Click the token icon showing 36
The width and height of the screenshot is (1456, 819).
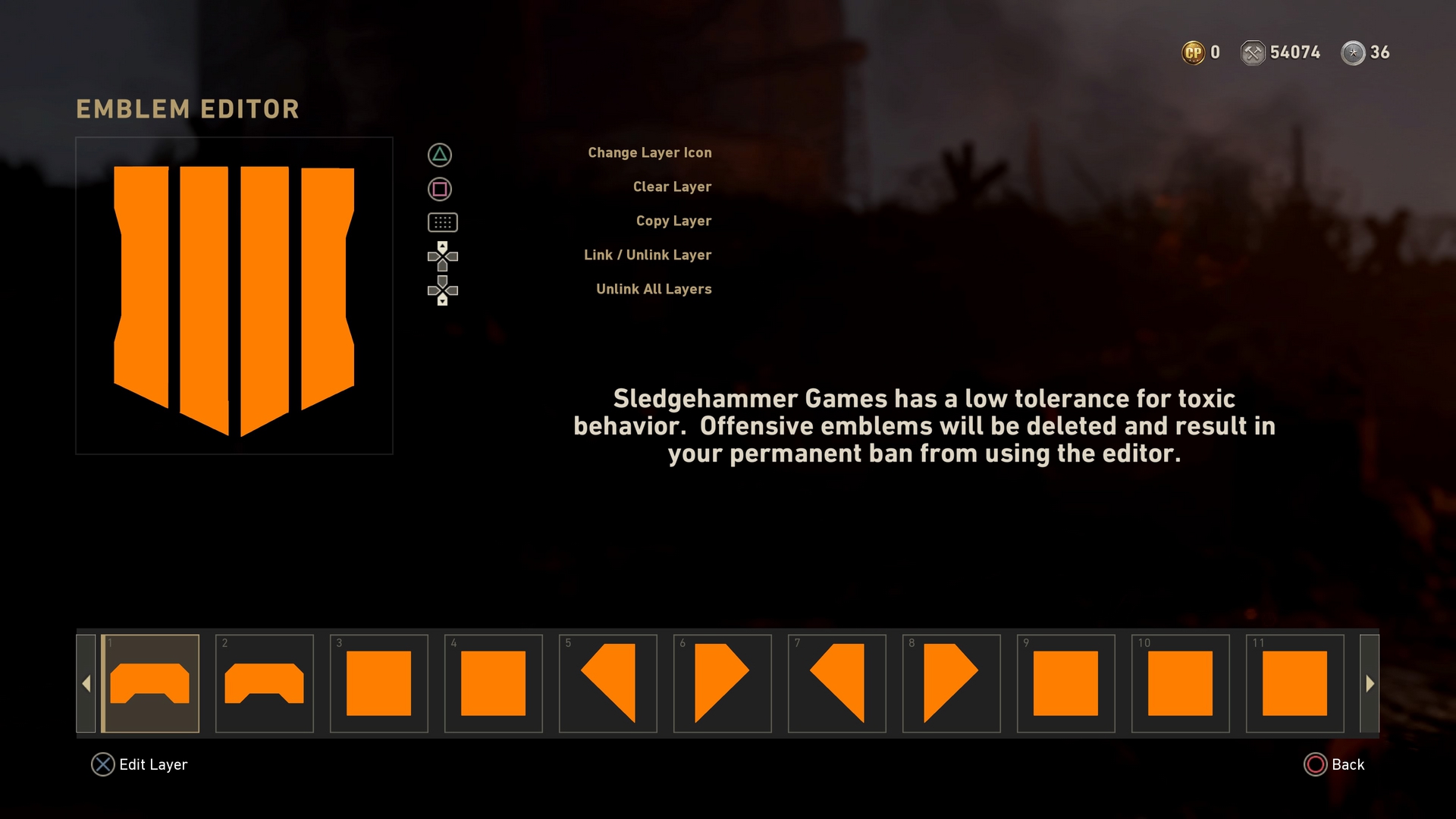click(1354, 52)
